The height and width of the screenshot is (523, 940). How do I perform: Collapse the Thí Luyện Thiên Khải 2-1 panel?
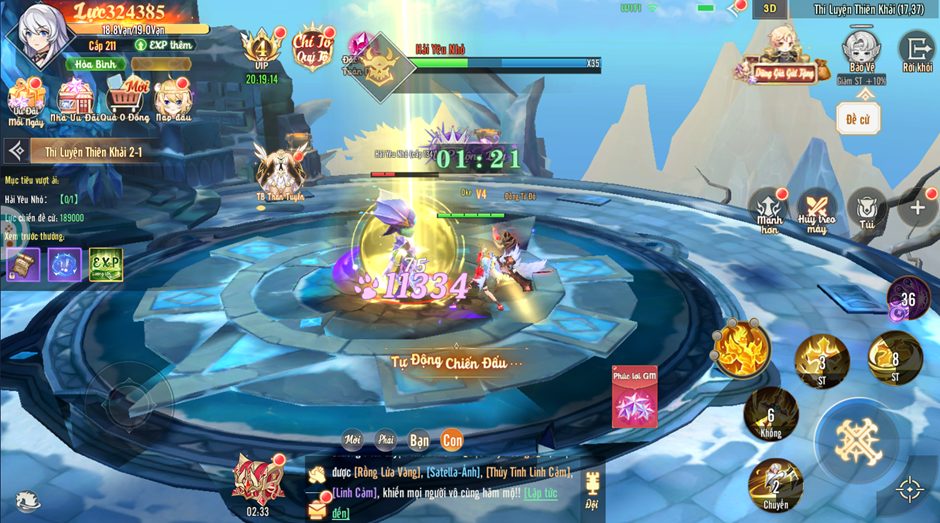[x=16, y=151]
